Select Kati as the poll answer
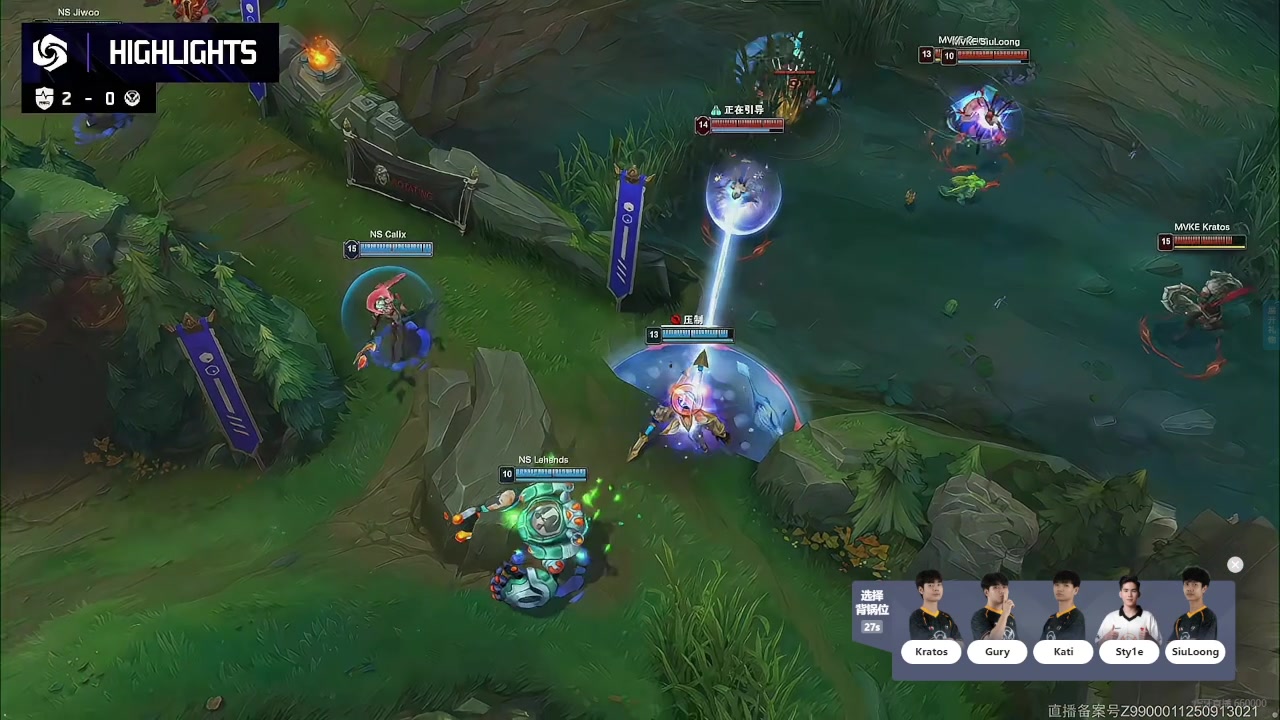 point(1063,652)
